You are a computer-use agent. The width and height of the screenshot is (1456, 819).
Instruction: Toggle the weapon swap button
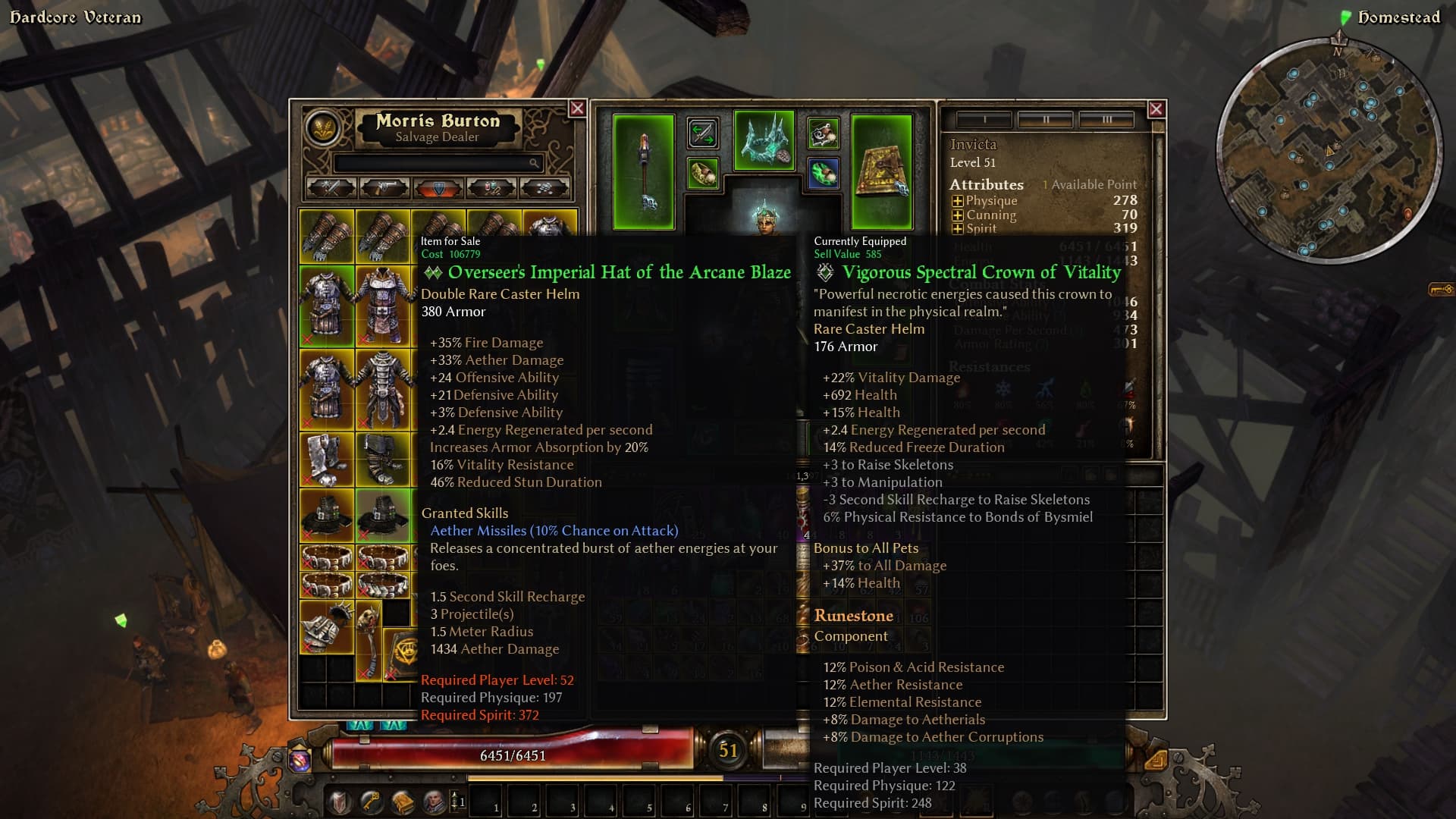click(702, 133)
